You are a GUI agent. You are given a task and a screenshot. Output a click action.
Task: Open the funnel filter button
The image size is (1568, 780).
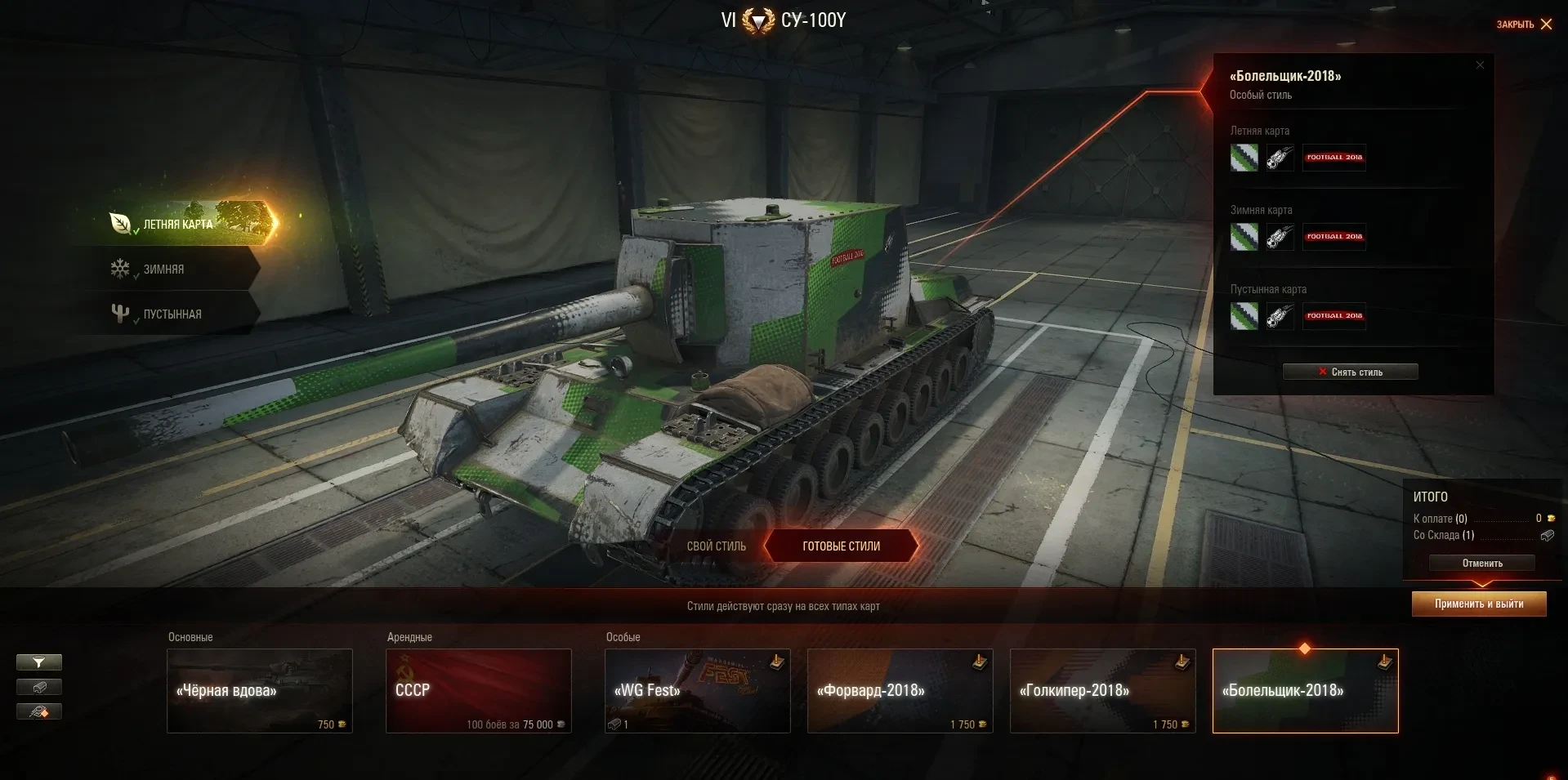(38, 662)
